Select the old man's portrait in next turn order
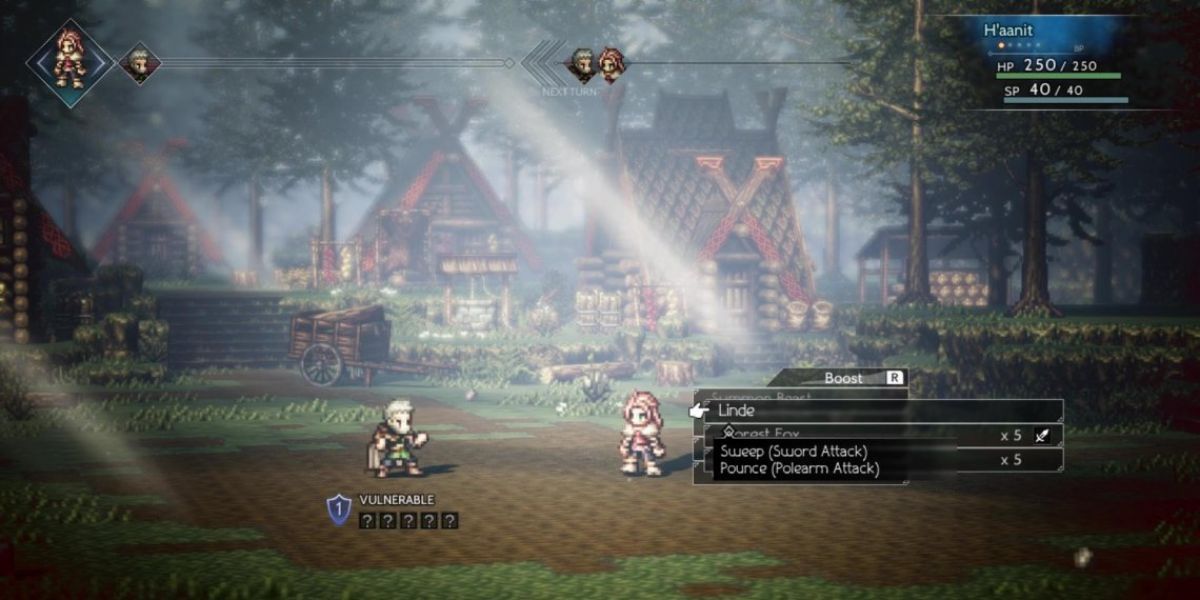 [x=582, y=65]
